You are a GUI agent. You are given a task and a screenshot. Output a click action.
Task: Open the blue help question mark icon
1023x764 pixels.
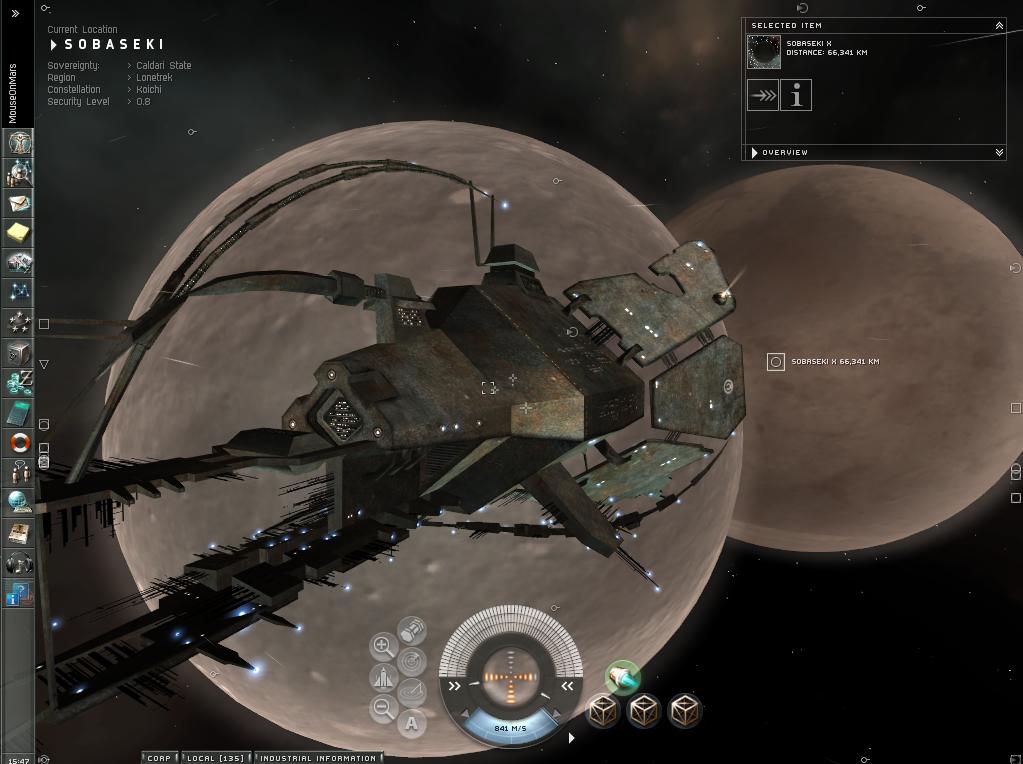pyautogui.click(x=19, y=595)
